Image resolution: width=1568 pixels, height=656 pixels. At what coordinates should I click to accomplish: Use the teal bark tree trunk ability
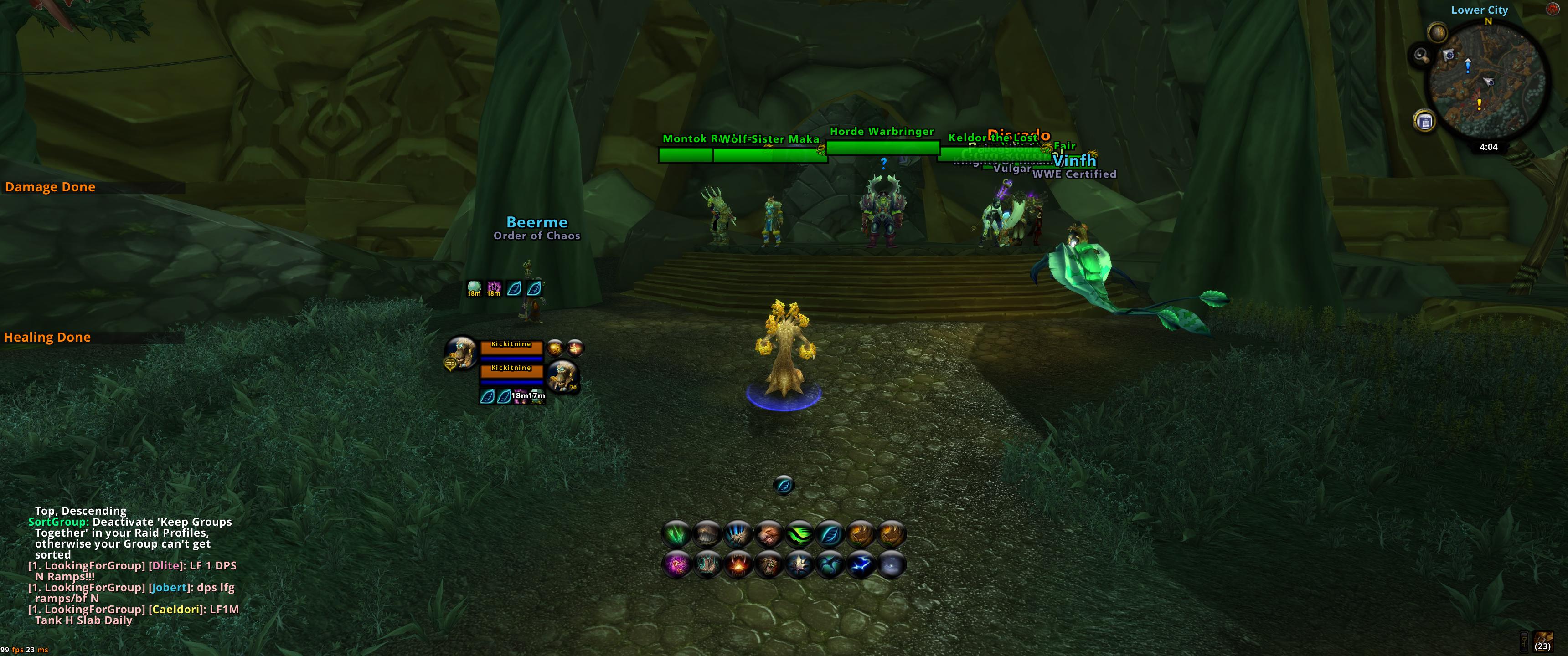click(707, 565)
